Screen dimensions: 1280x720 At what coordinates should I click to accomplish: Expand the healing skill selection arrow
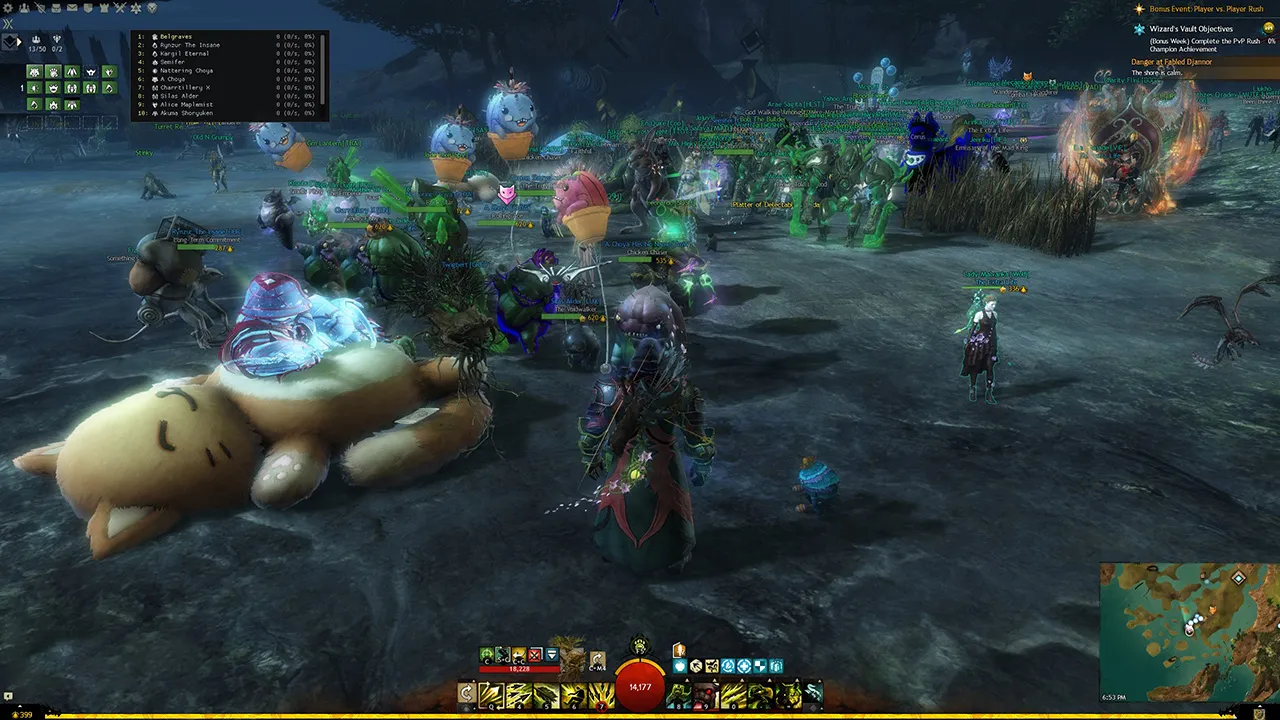click(686, 679)
